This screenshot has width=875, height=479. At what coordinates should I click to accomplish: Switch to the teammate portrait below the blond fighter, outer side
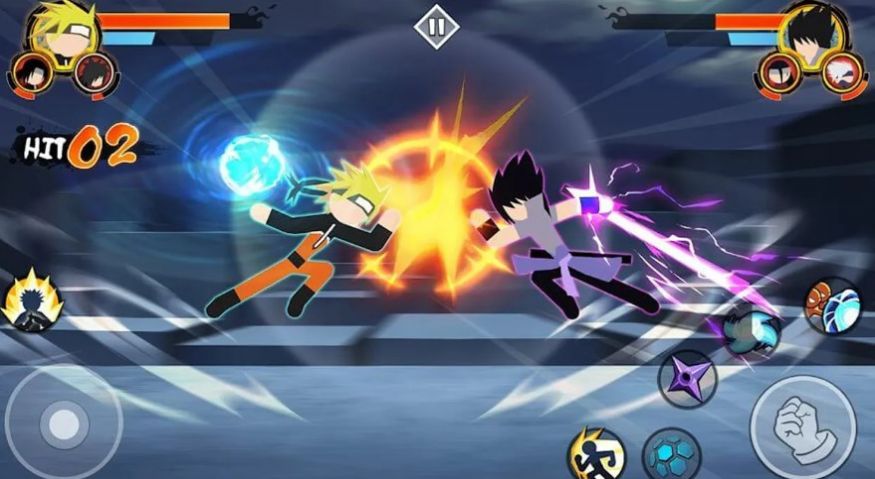pos(32,72)
